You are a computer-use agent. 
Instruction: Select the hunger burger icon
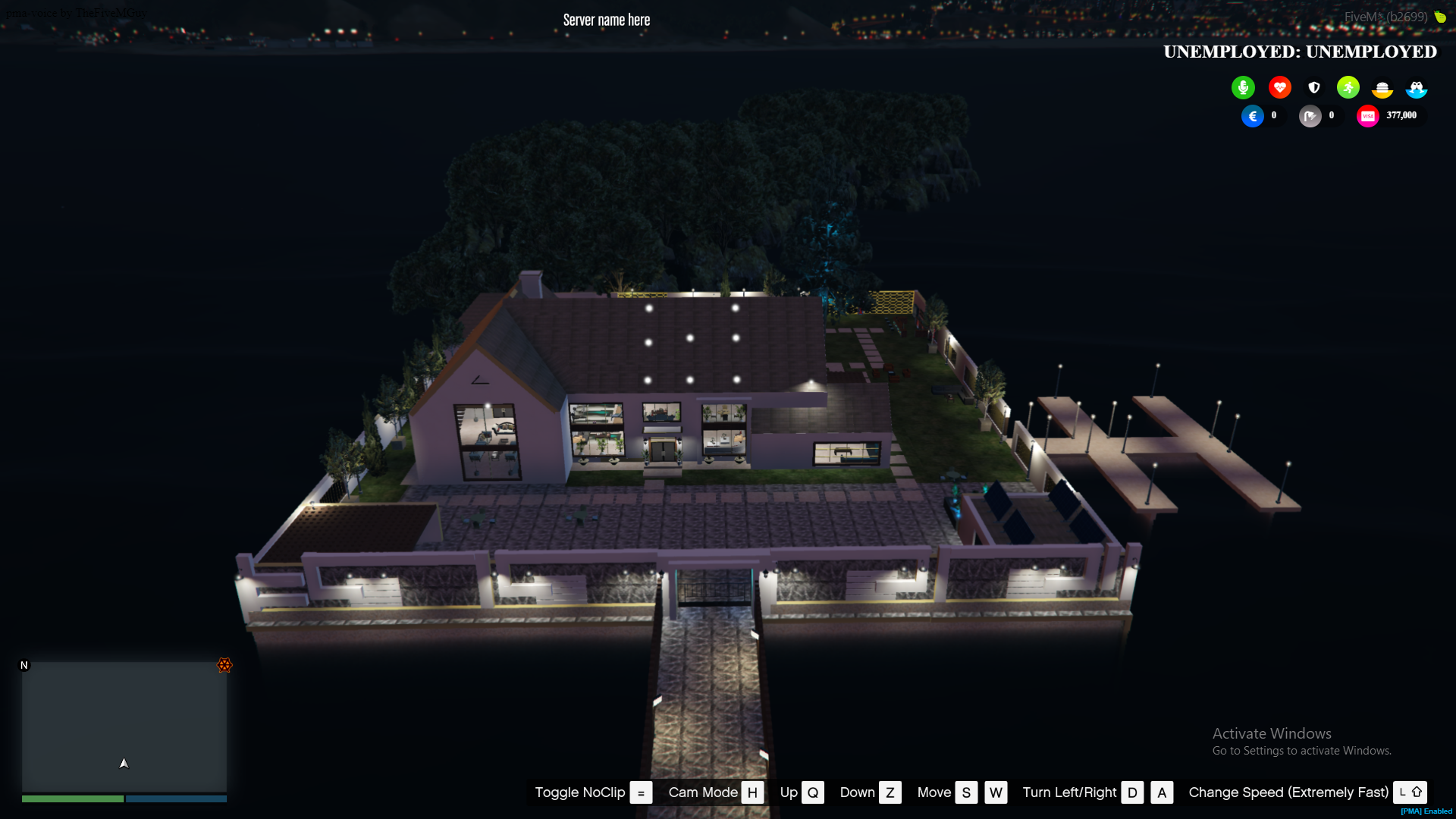tap(1383, 89)
